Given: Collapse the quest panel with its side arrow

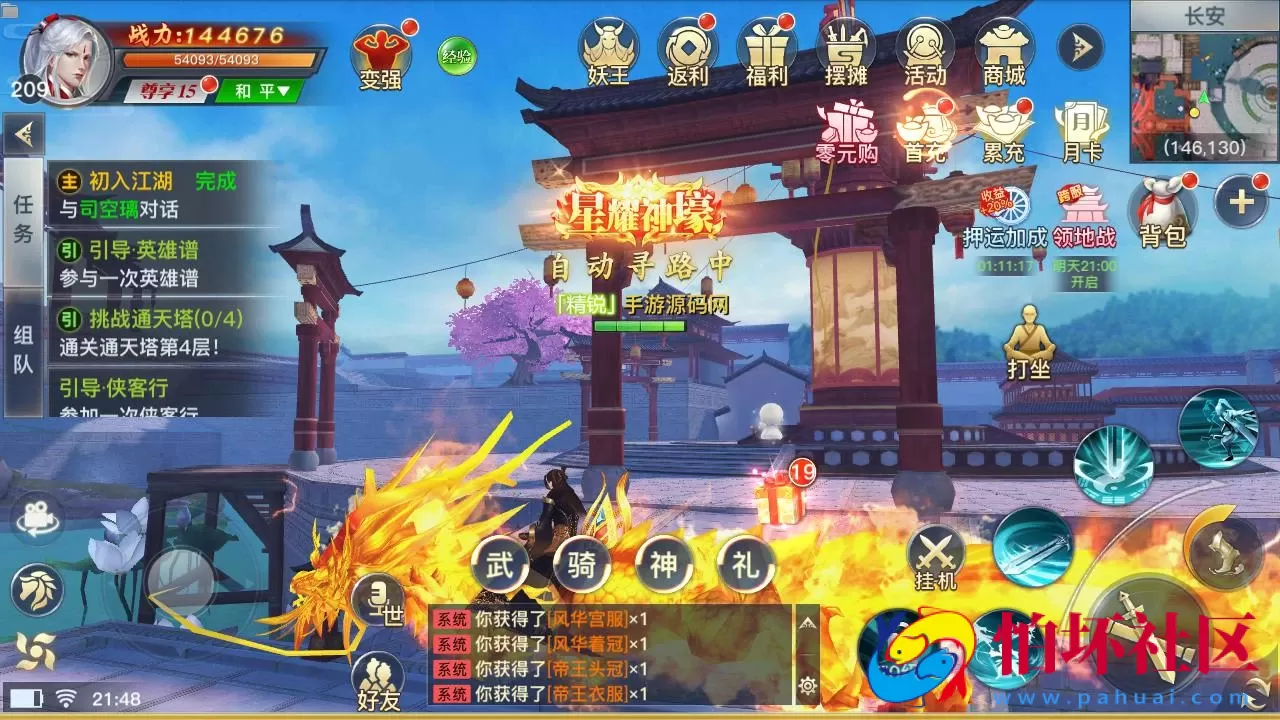Looking at the screenshot, I should coord(25,131).
